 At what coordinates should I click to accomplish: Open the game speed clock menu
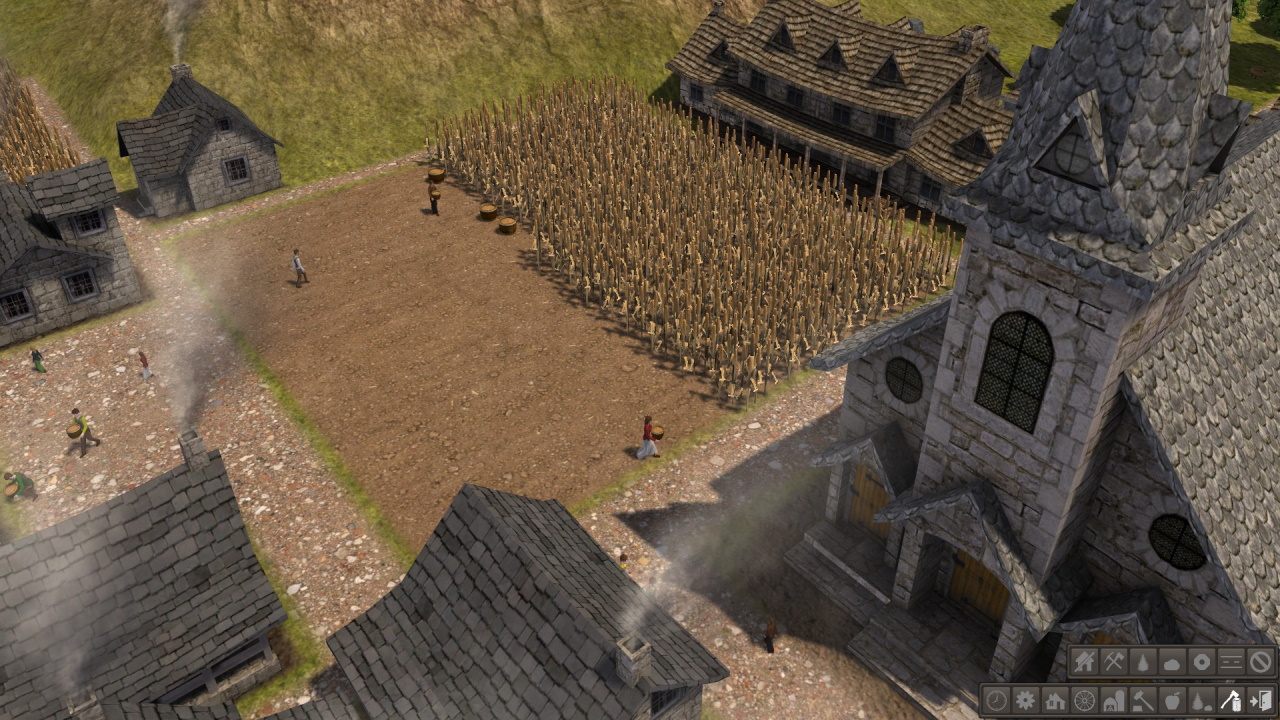click(x=996, y=700)
